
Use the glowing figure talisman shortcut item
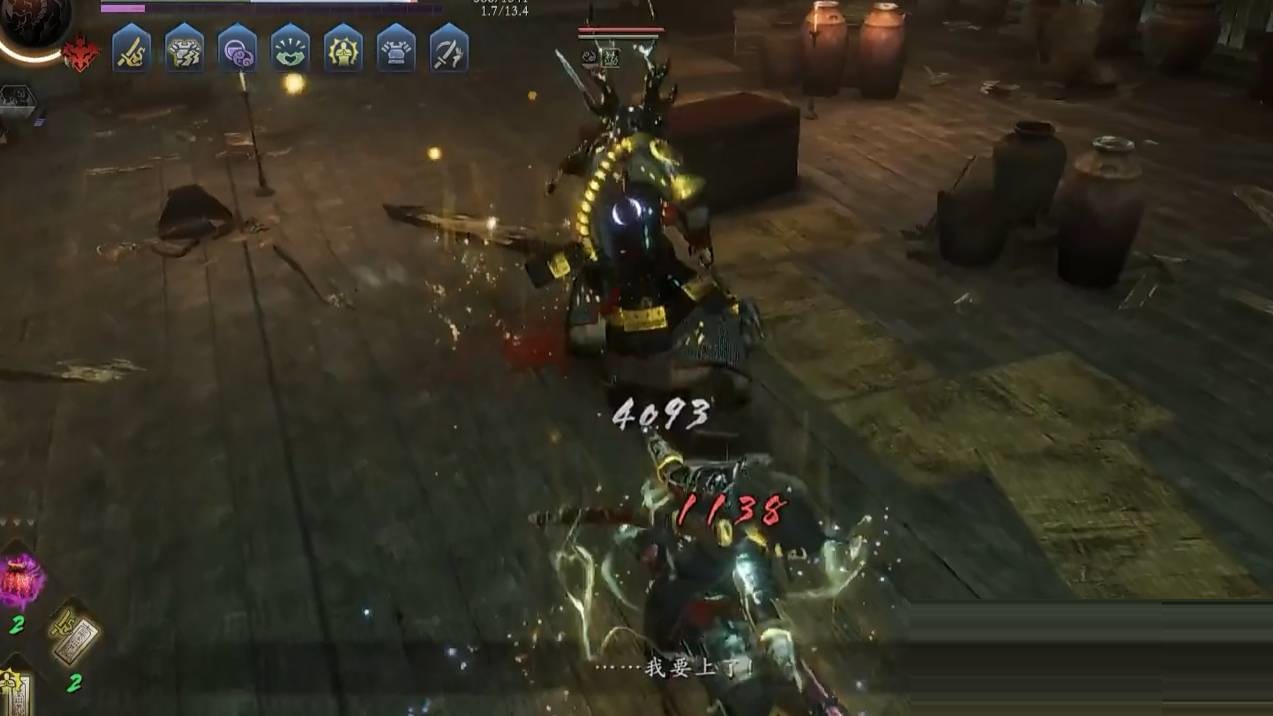(x=16, y=690)
